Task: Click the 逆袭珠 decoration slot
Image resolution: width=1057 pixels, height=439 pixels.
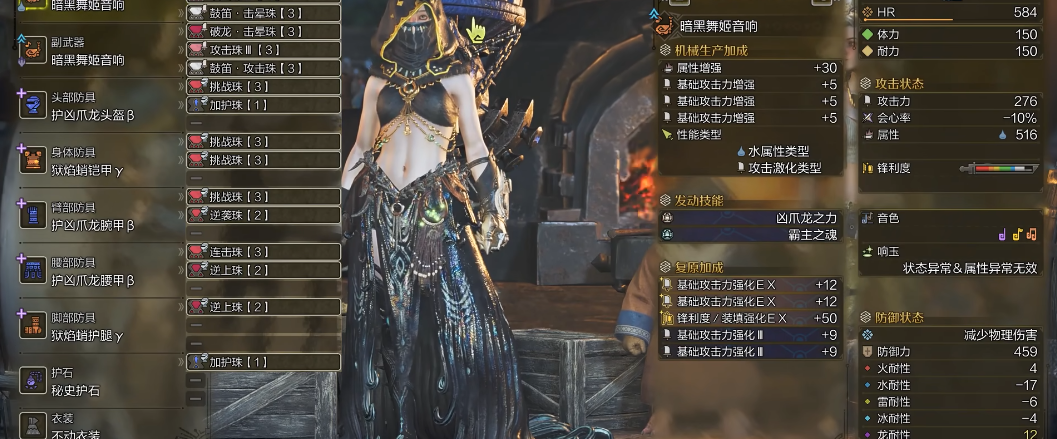Action: coord(264,215)
